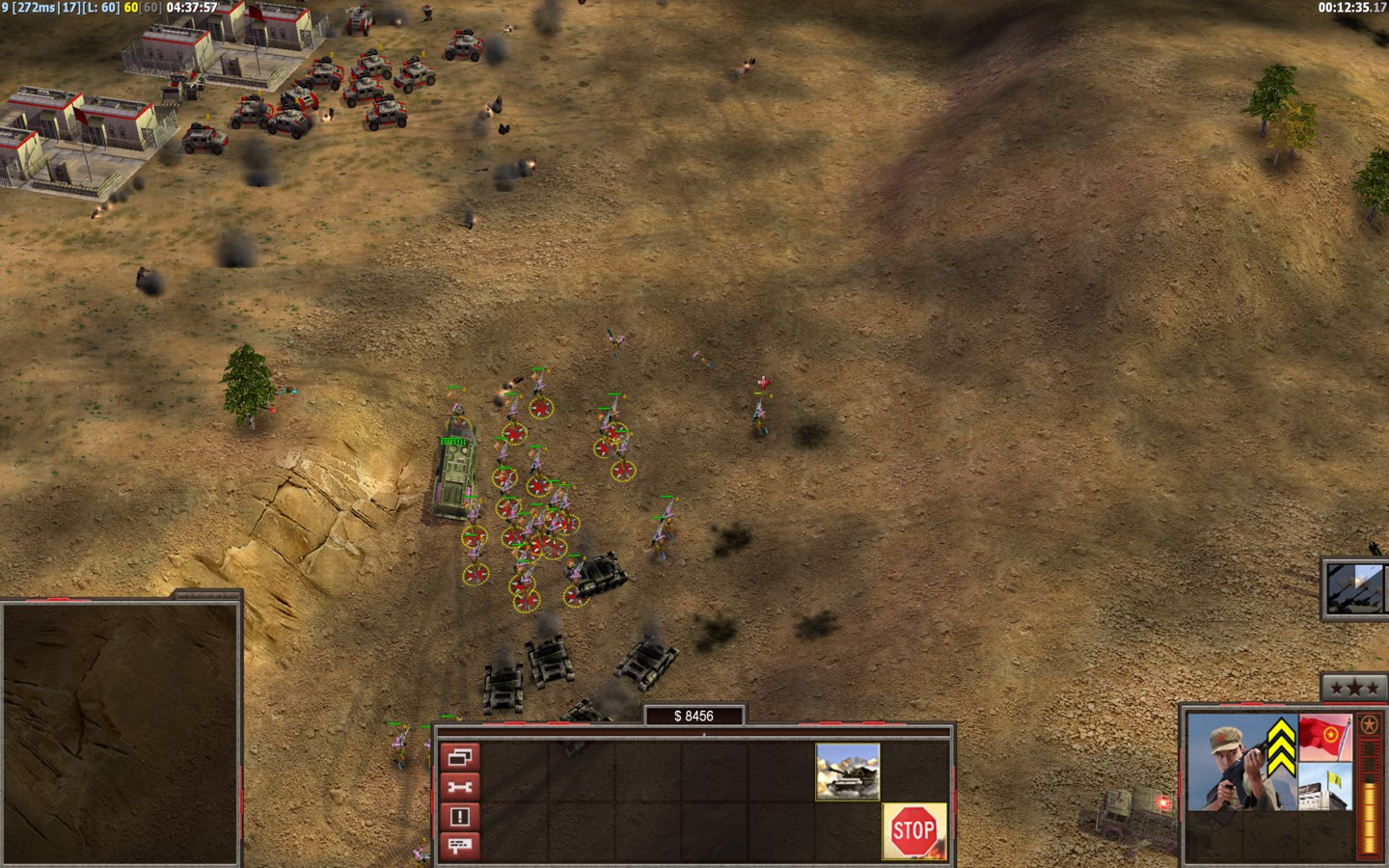Click the STOP command button
Viewport: 1389px width, 868px height.
point(912,829)
